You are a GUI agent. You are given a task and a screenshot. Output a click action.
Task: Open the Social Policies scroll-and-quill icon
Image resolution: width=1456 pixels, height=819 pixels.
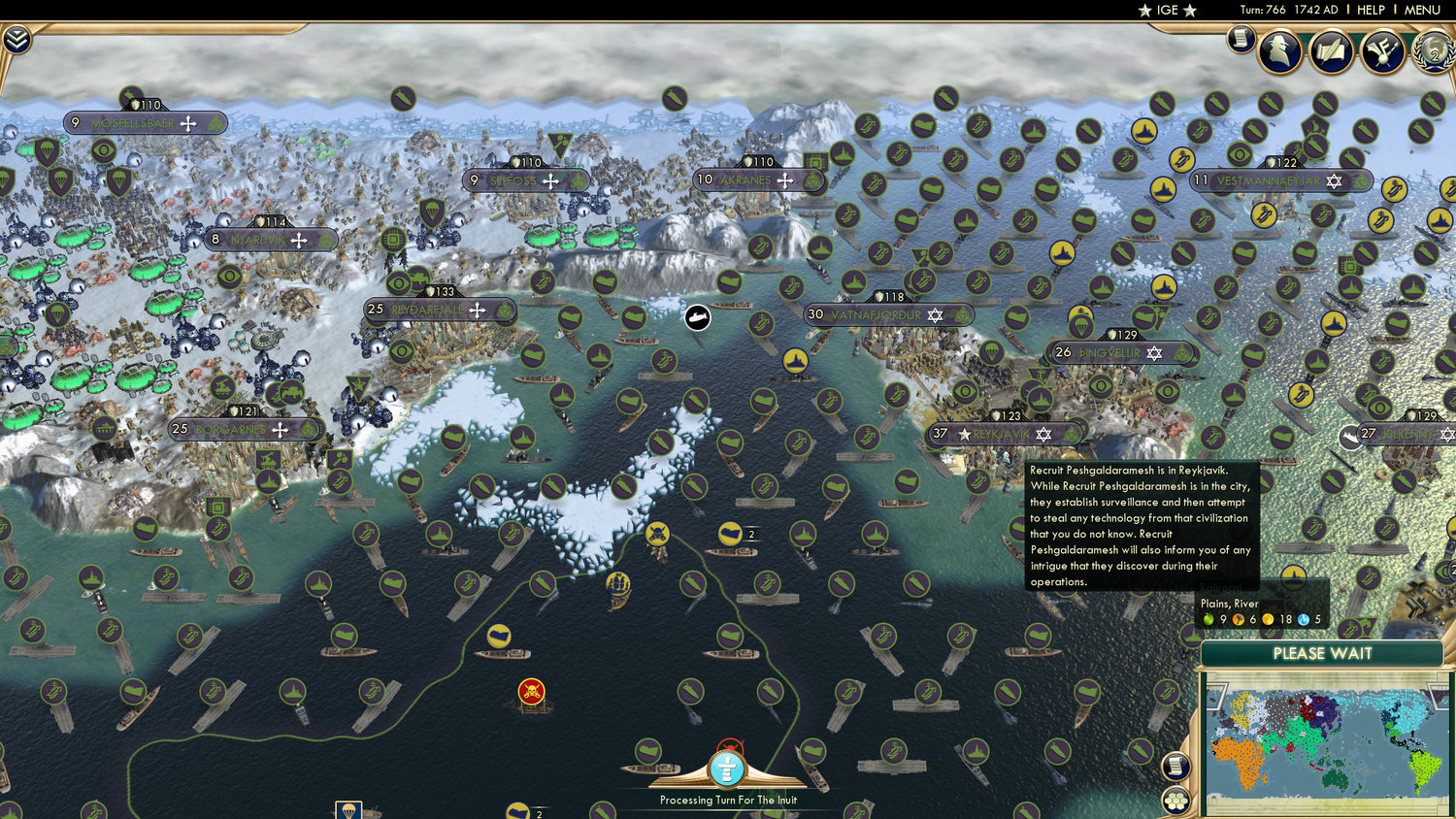[1330, 51]
